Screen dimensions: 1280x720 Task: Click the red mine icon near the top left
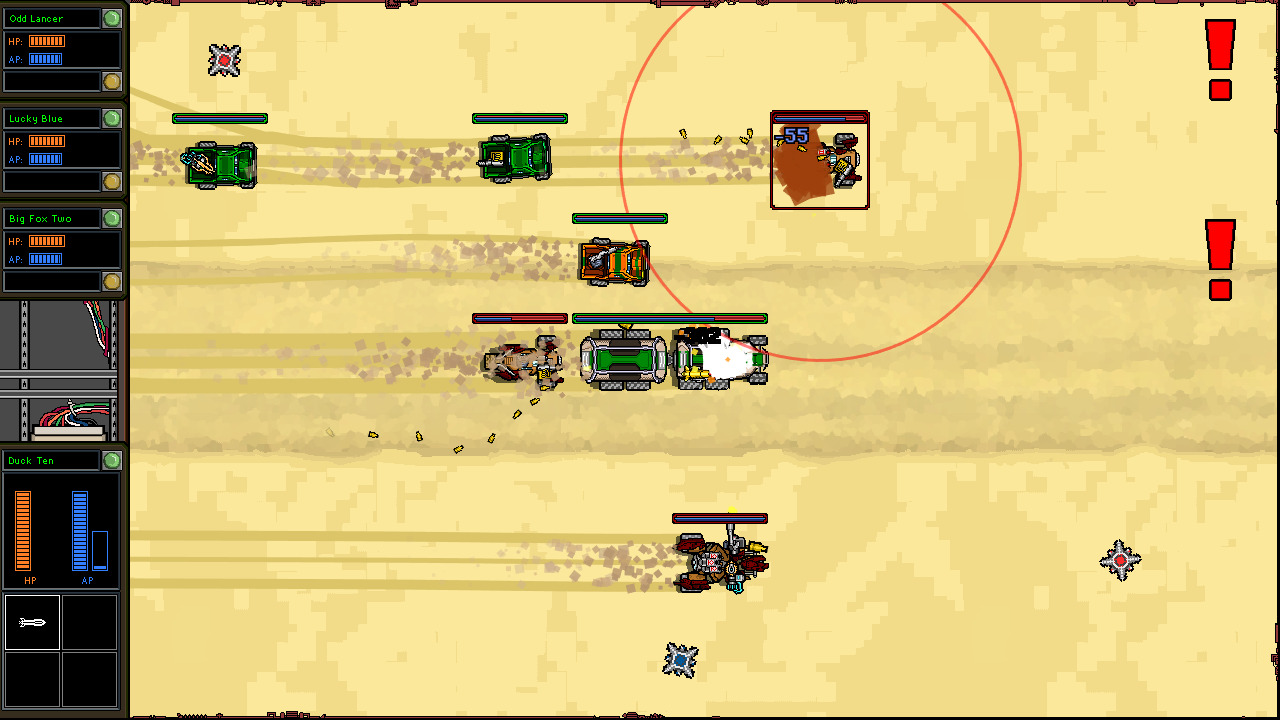tap(222, 59)
